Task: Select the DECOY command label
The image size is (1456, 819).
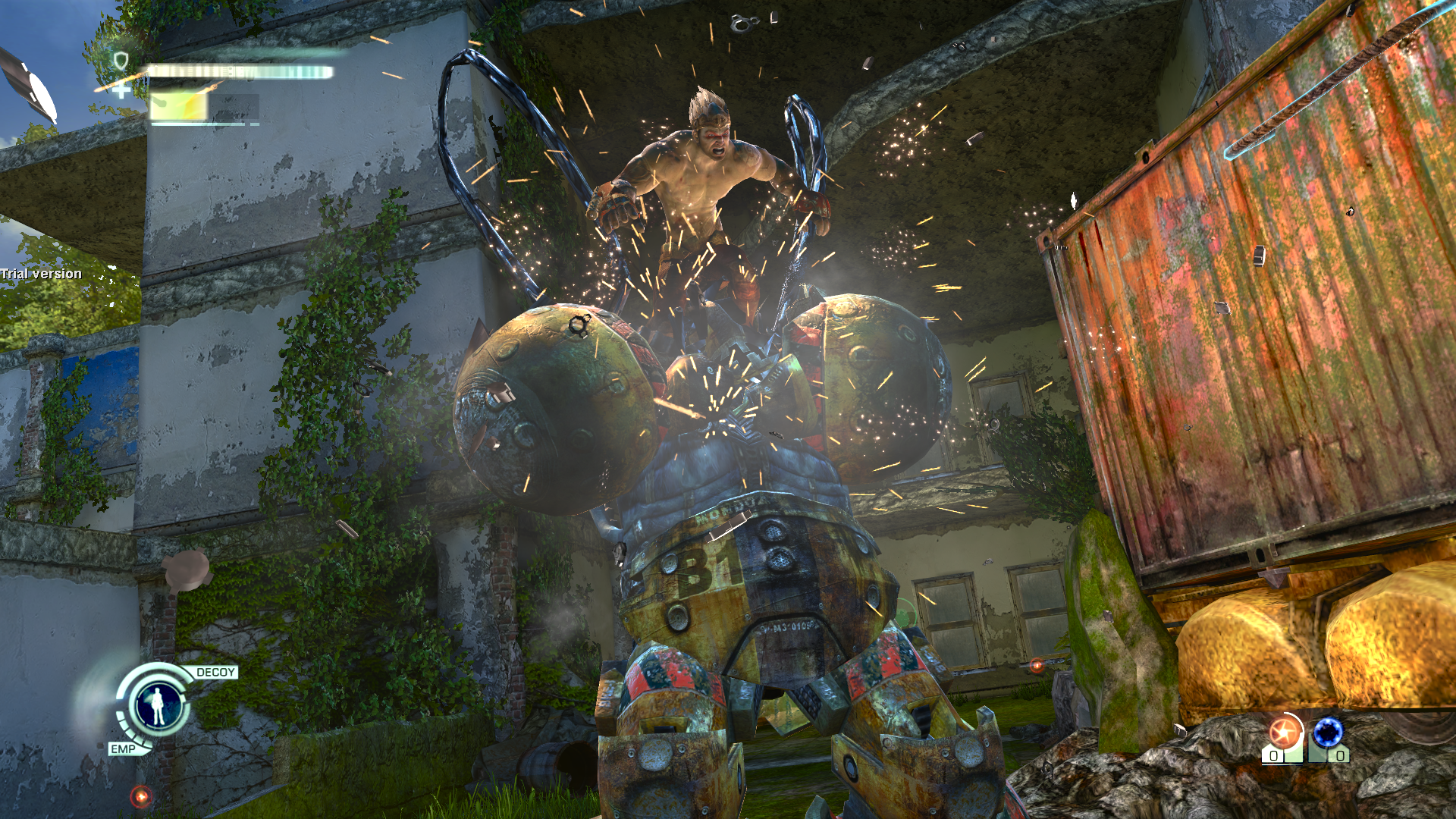Action: point(215,673)
